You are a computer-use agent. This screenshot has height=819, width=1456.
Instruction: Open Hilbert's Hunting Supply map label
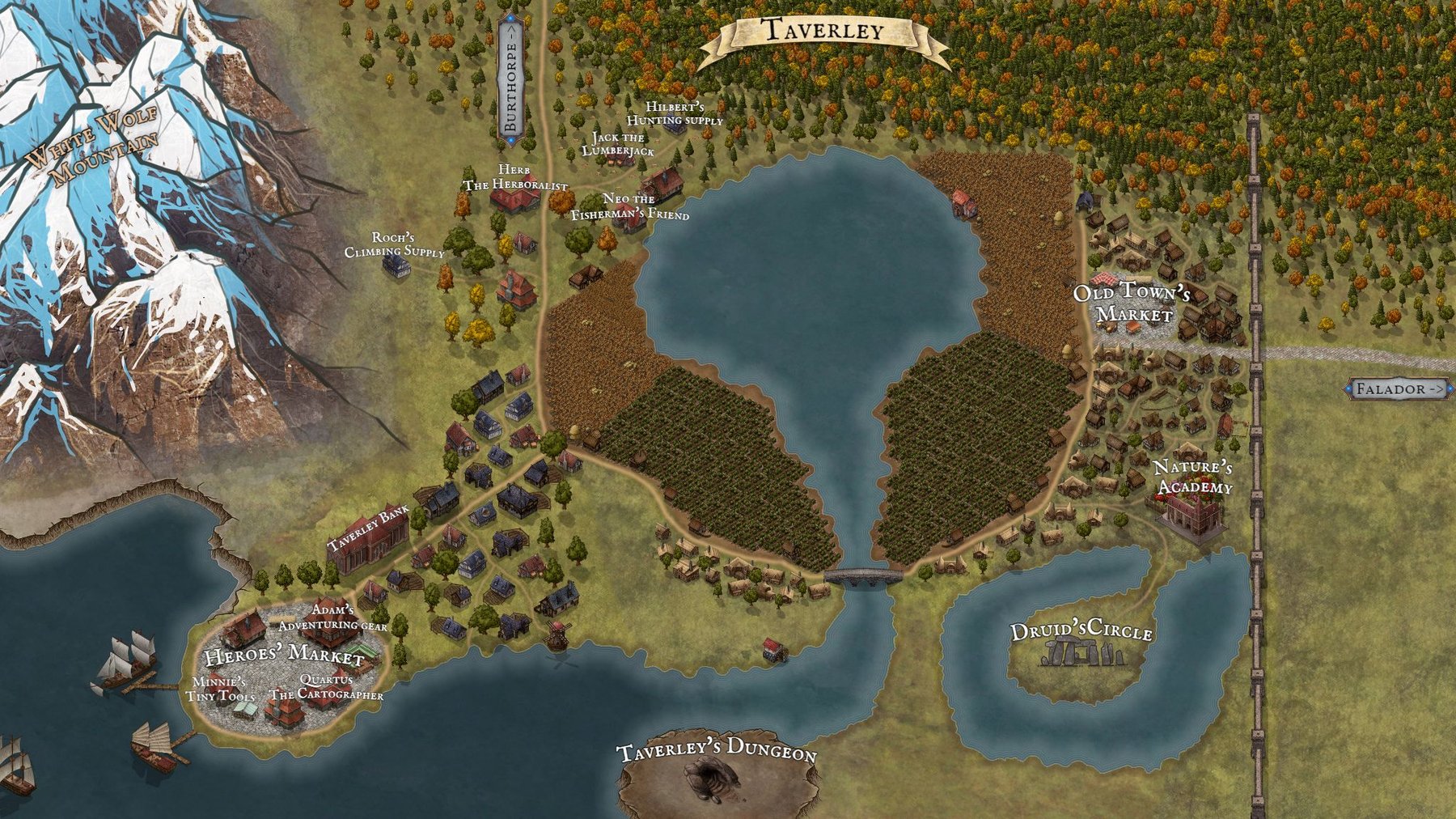675,114
